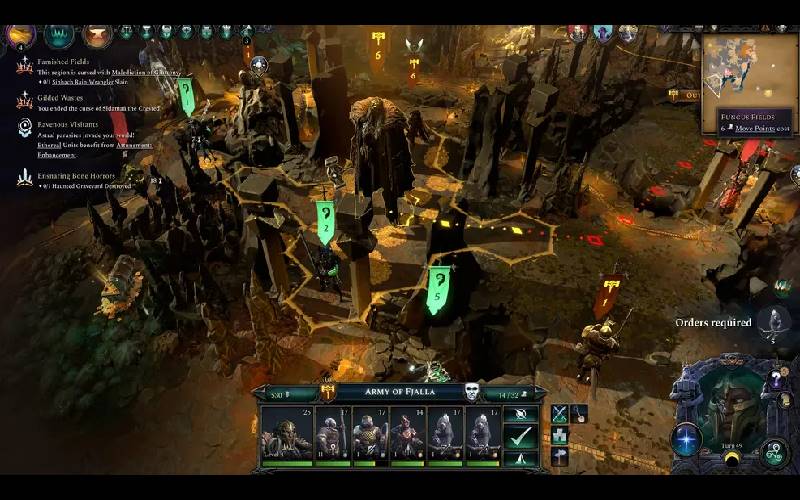The height and width of the screenshot is (500, 800).
Task: Select the purple rival ruler shield portrait
Action: (603, 33)
